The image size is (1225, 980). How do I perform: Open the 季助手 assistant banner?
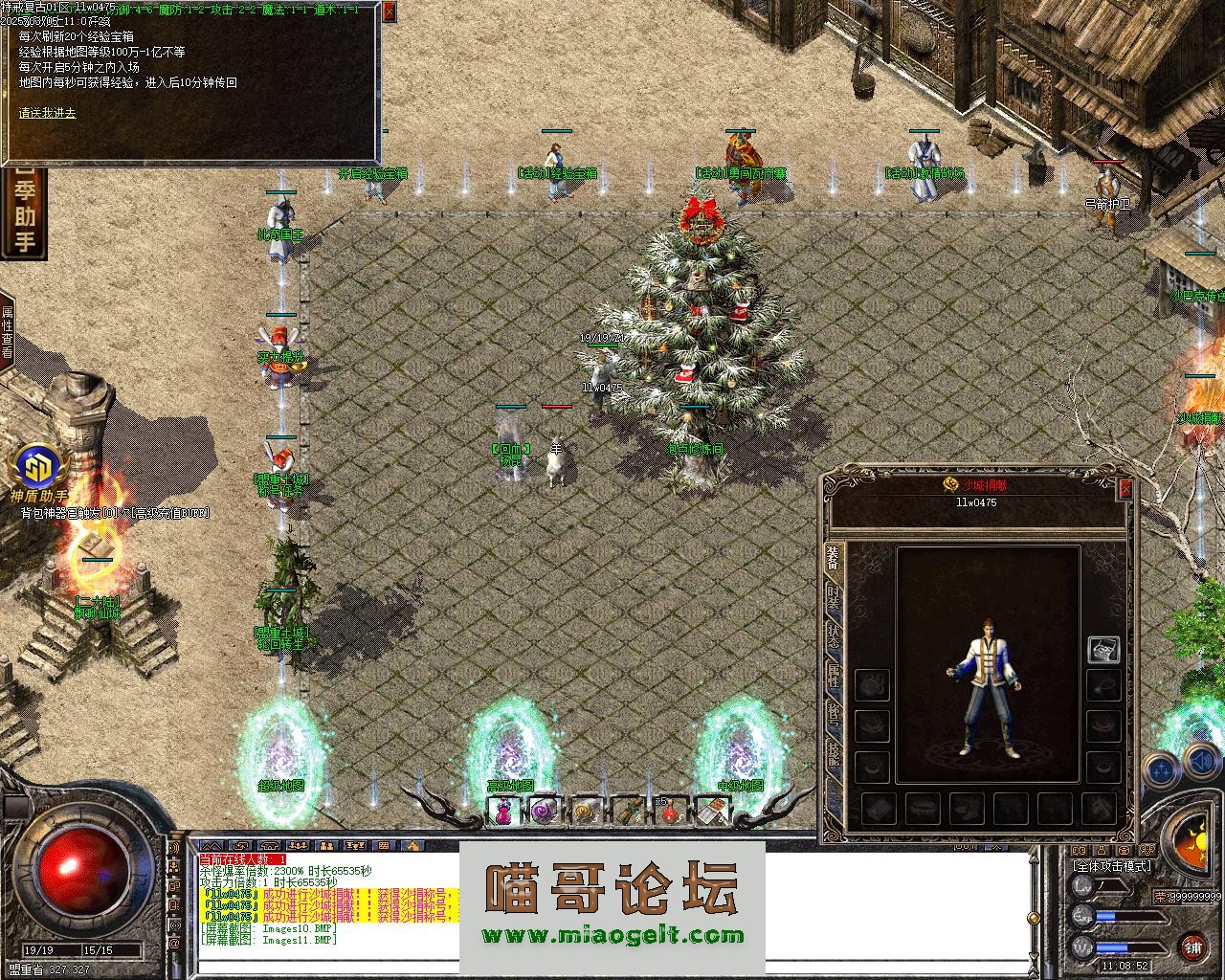pyautogui.click(x=24, y=217)
